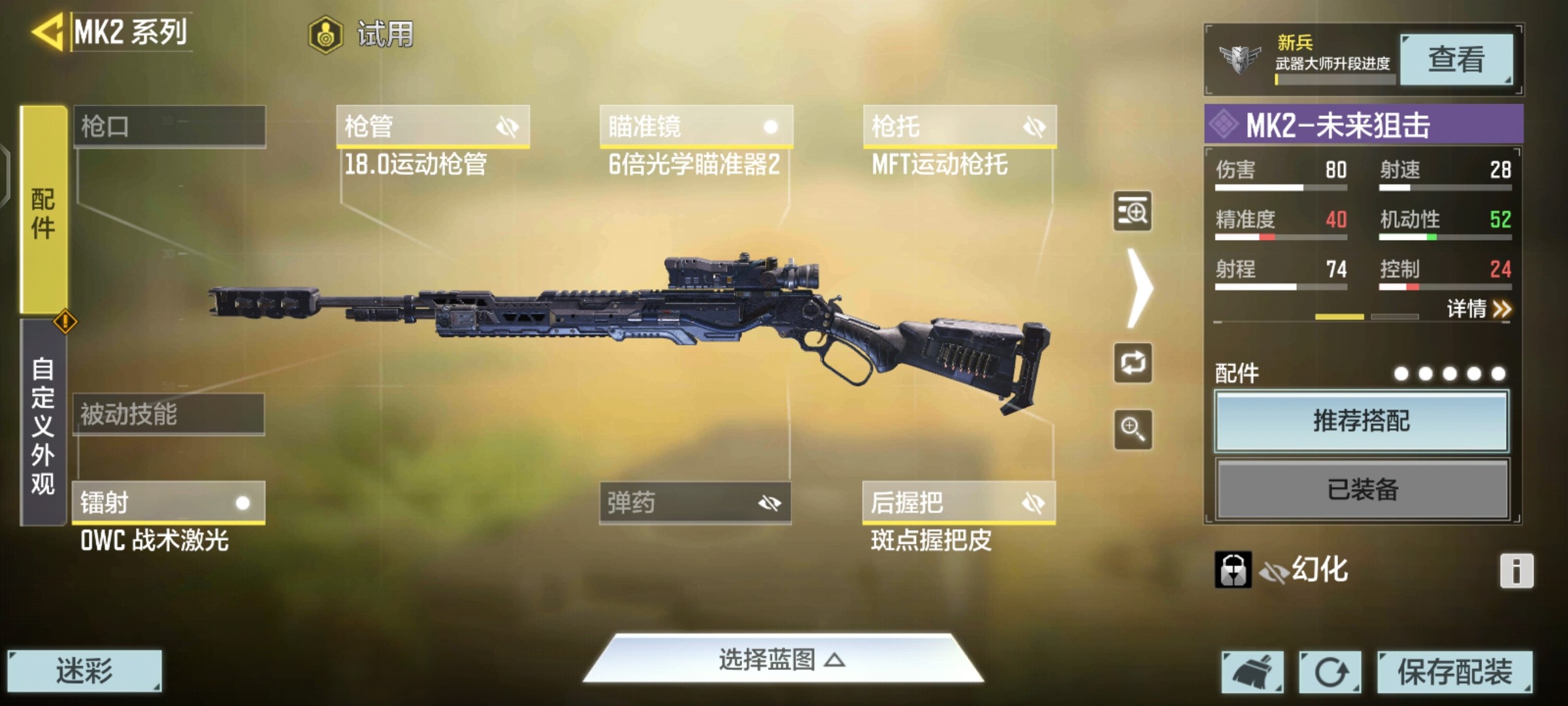
Task: Open 查看 weapon master progress
Action: (x=1456, y=59)
